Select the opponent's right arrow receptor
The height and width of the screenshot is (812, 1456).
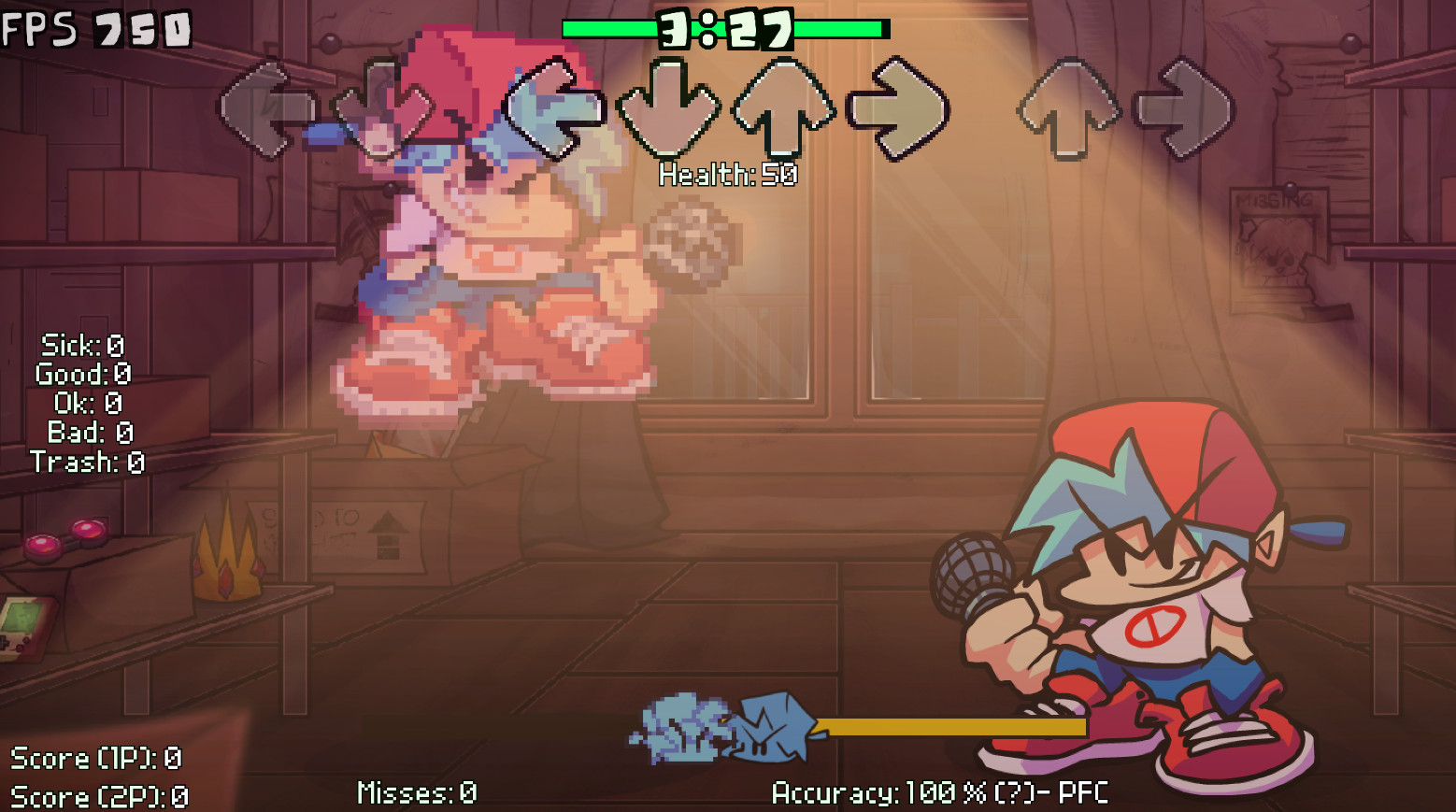tap(900, 107)
